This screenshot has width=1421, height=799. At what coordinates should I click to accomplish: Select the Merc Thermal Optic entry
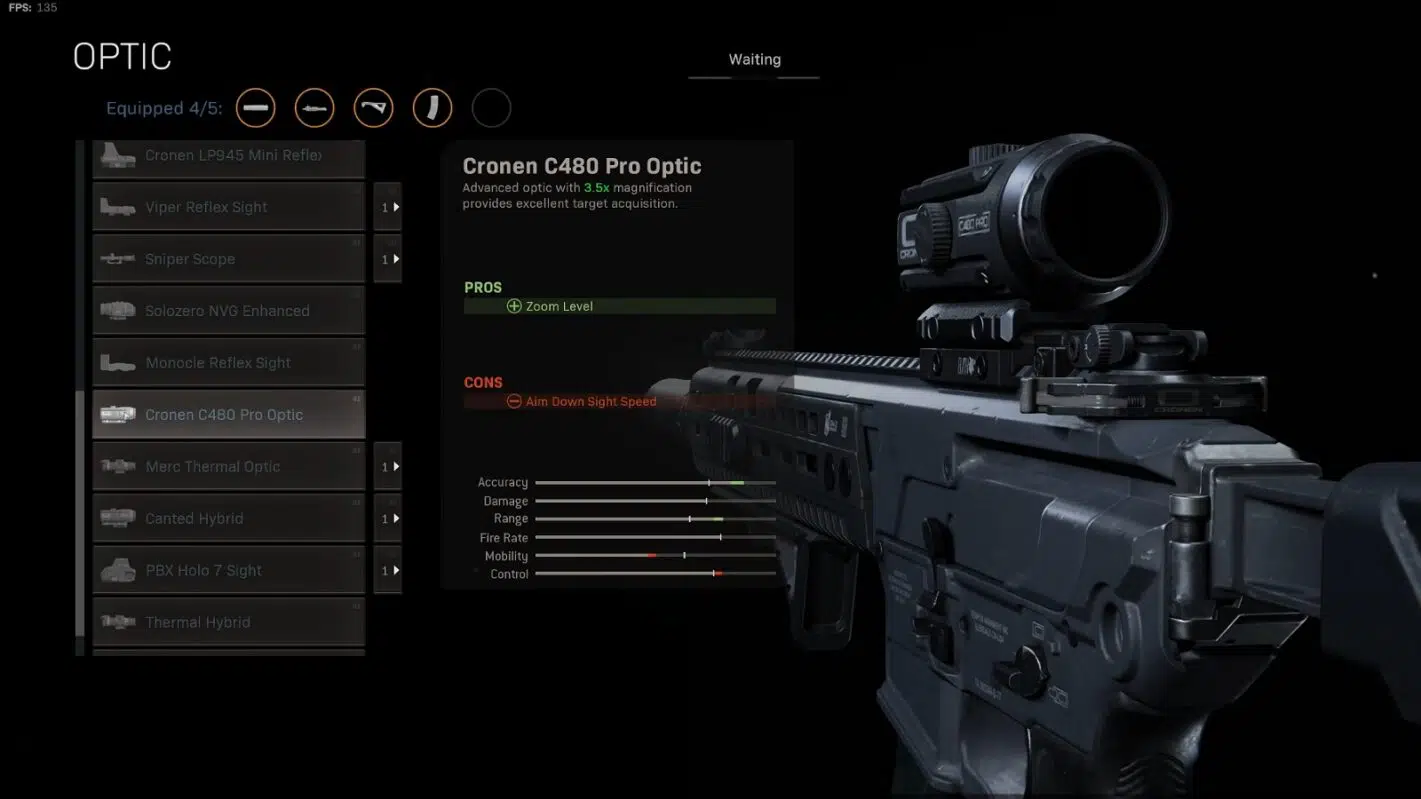click(229, 467)
